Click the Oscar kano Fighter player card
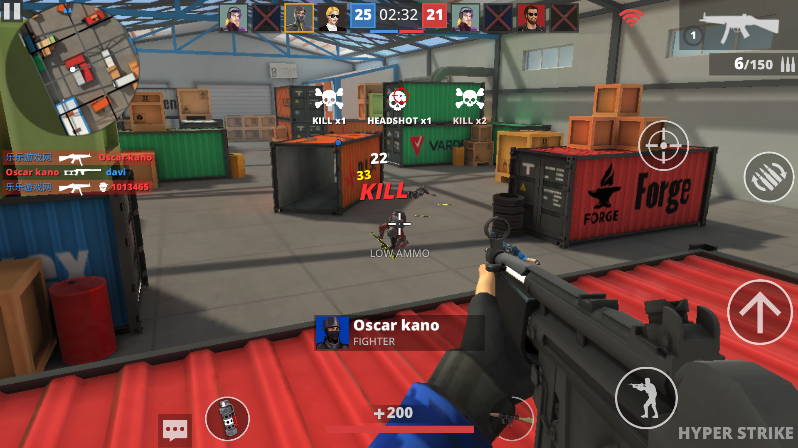Screen dimensions: 798x448 [398, 332]
